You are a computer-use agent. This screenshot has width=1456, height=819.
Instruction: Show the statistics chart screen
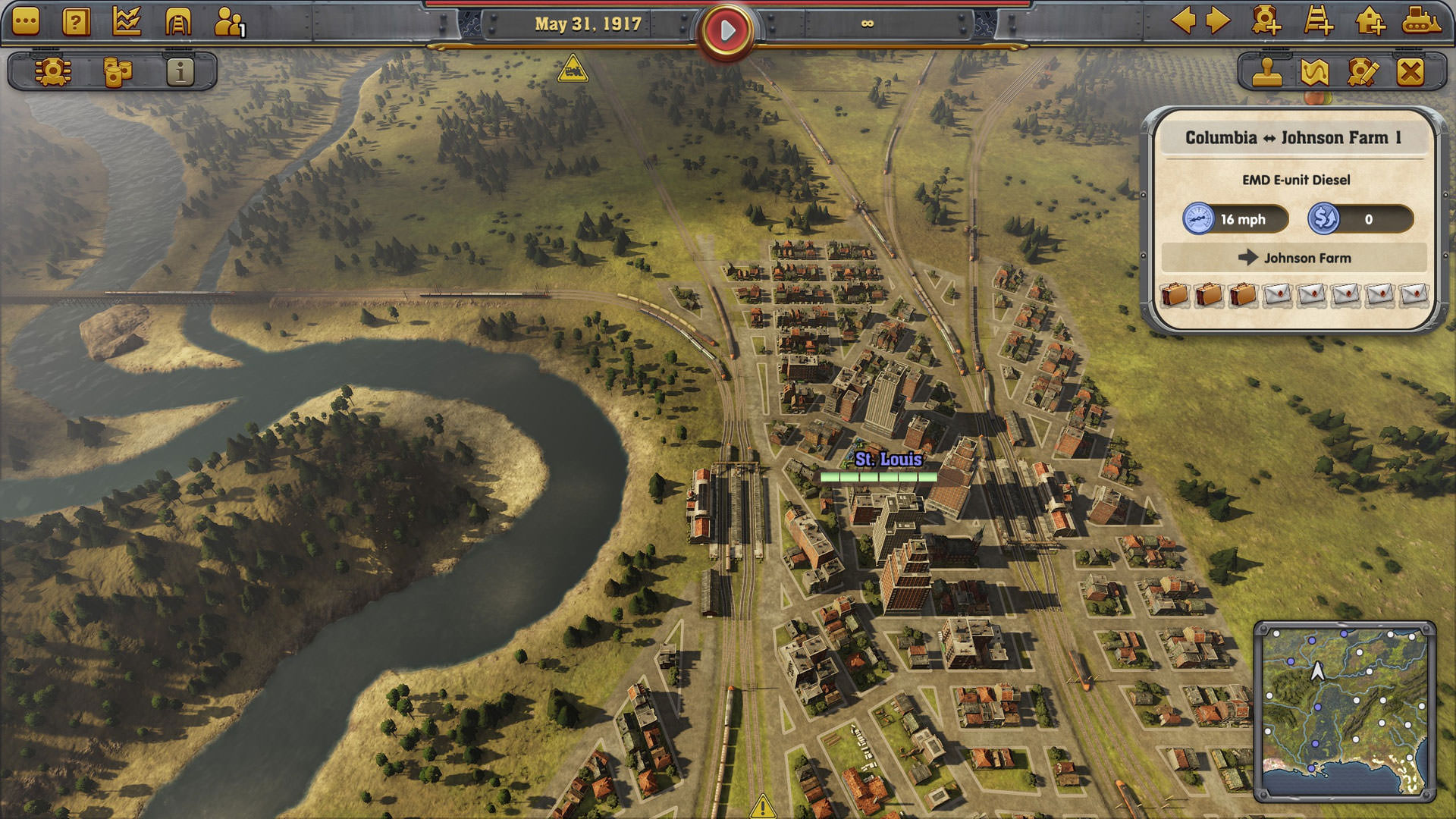pos(127,22)
